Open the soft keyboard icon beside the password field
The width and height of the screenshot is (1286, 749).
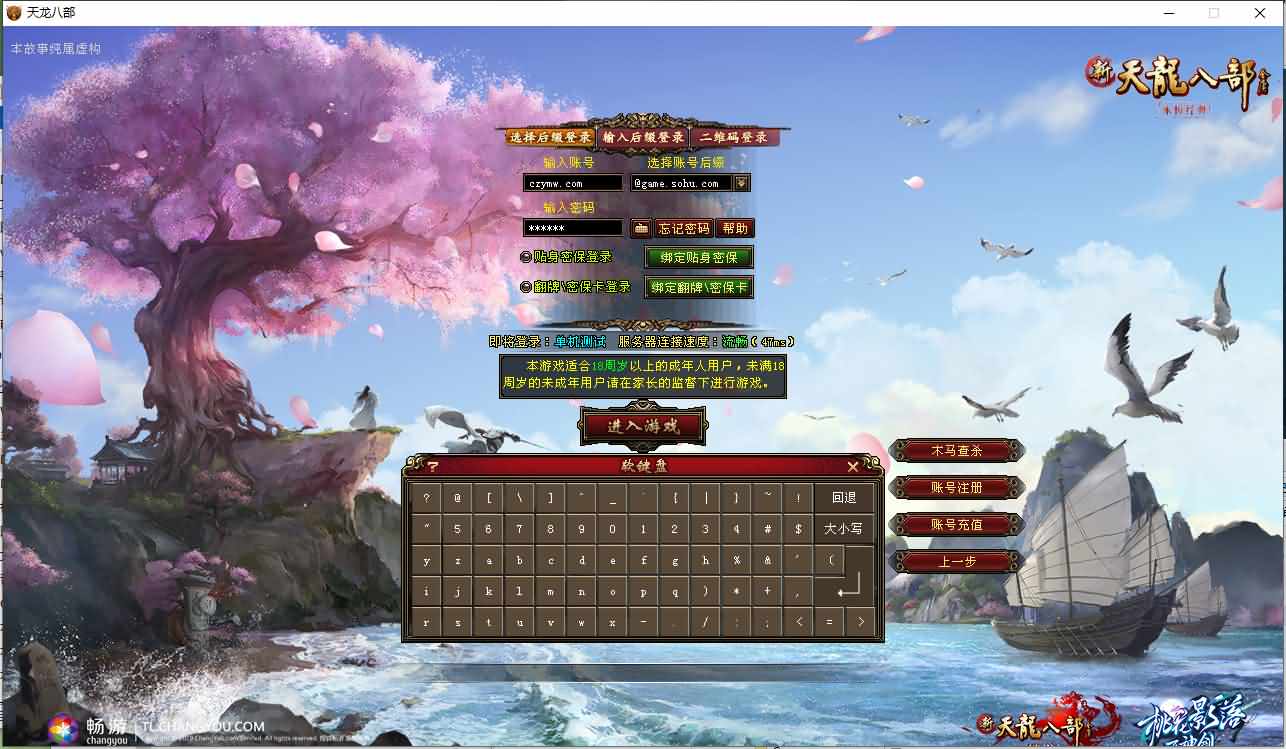[638, 227]
